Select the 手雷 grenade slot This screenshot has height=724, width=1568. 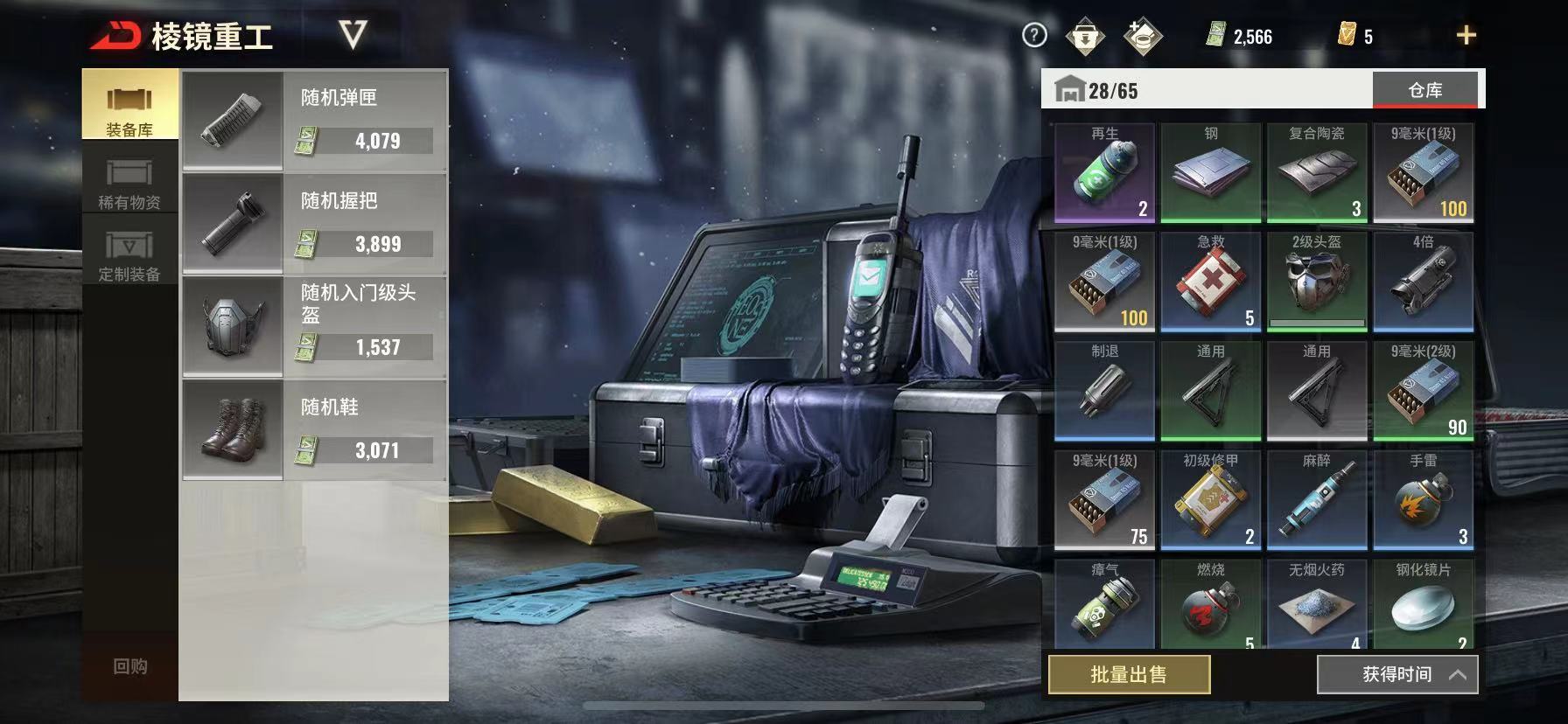pos(1424,500)
